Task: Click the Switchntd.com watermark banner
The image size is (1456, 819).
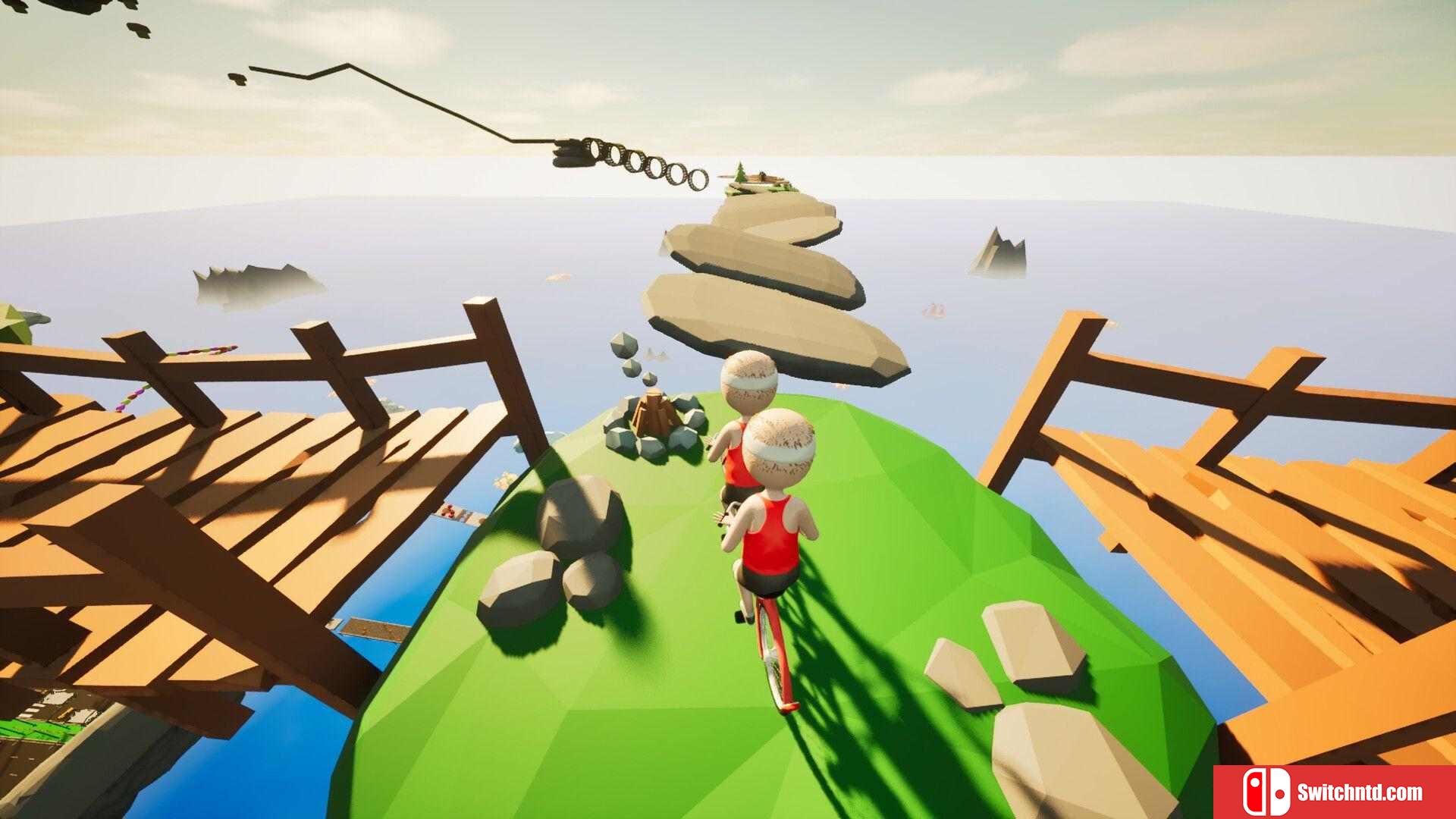Action: (x=1334, y=792)
